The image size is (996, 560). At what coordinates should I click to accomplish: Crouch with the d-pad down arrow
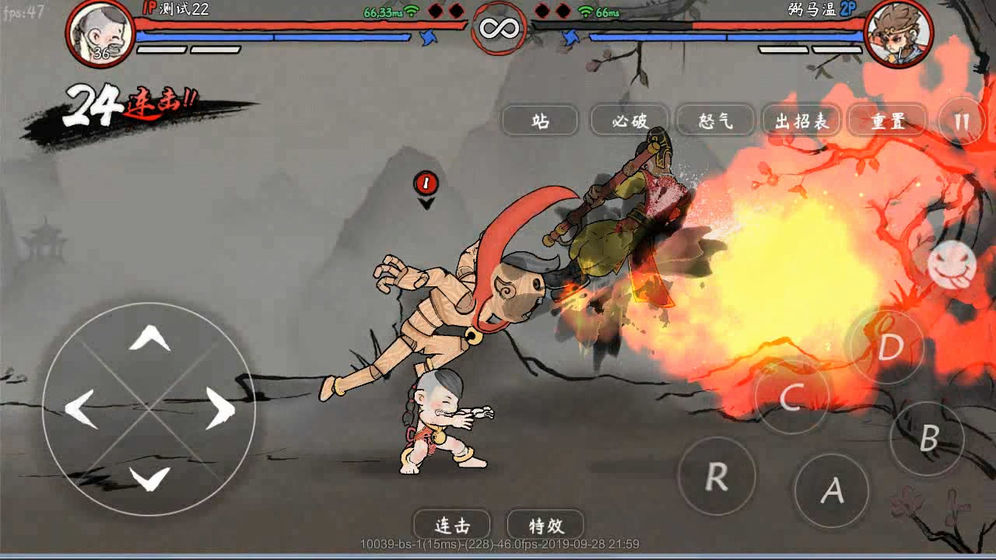coord(150,478)
